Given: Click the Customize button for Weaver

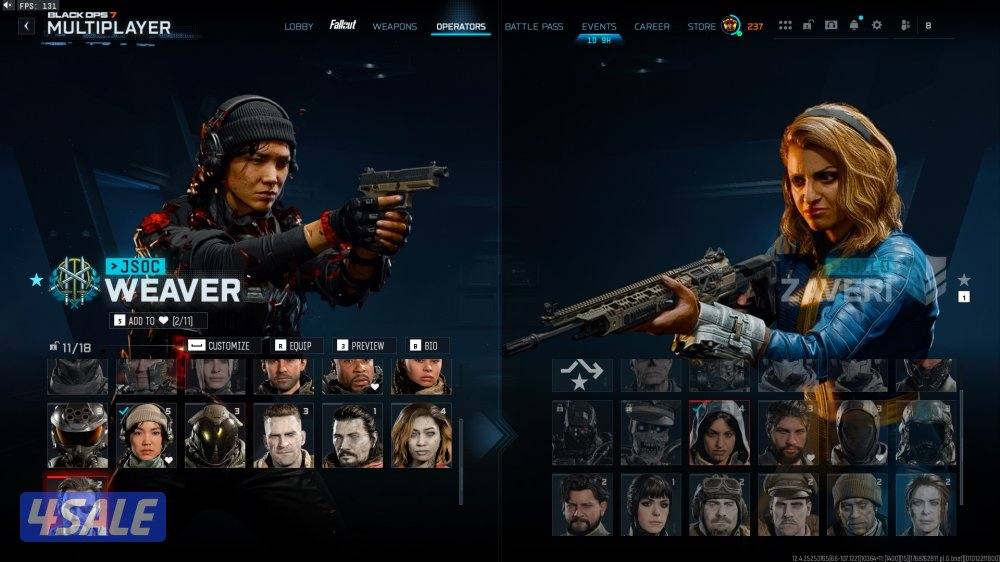Looking at the screenshot, I should coord(220,346).
